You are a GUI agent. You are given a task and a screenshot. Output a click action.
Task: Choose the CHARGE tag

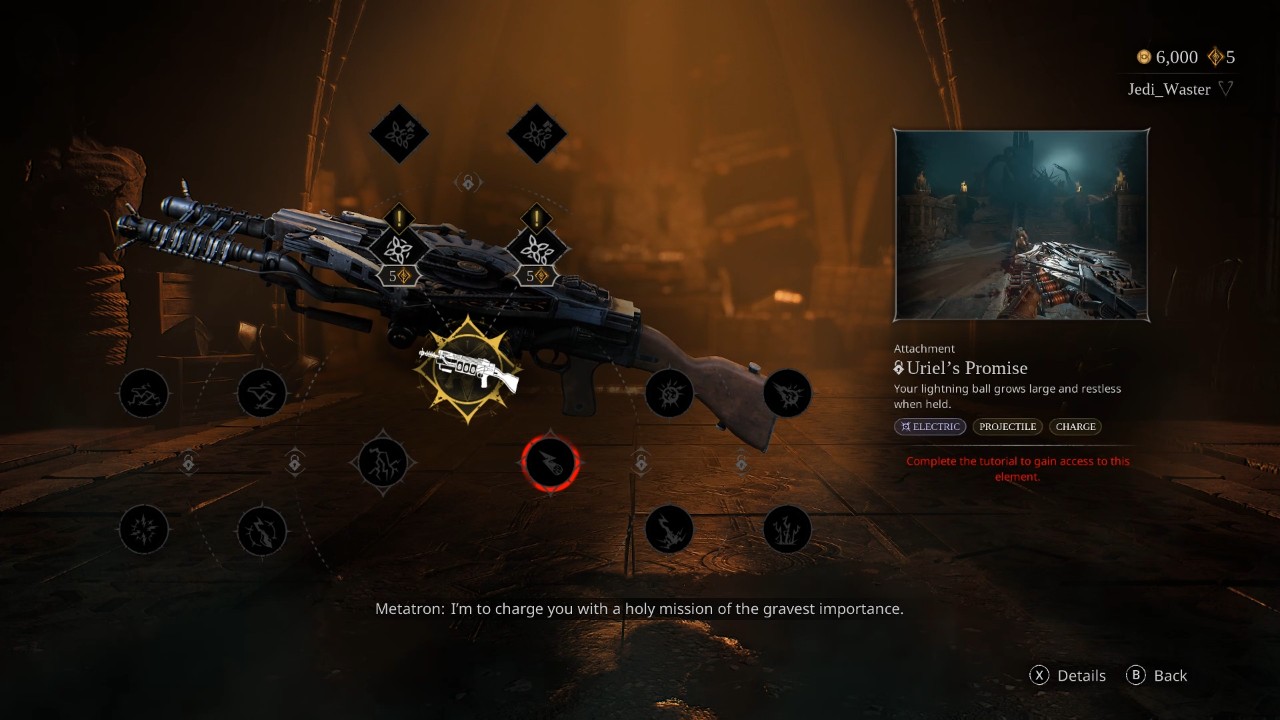click(1075, 427)
